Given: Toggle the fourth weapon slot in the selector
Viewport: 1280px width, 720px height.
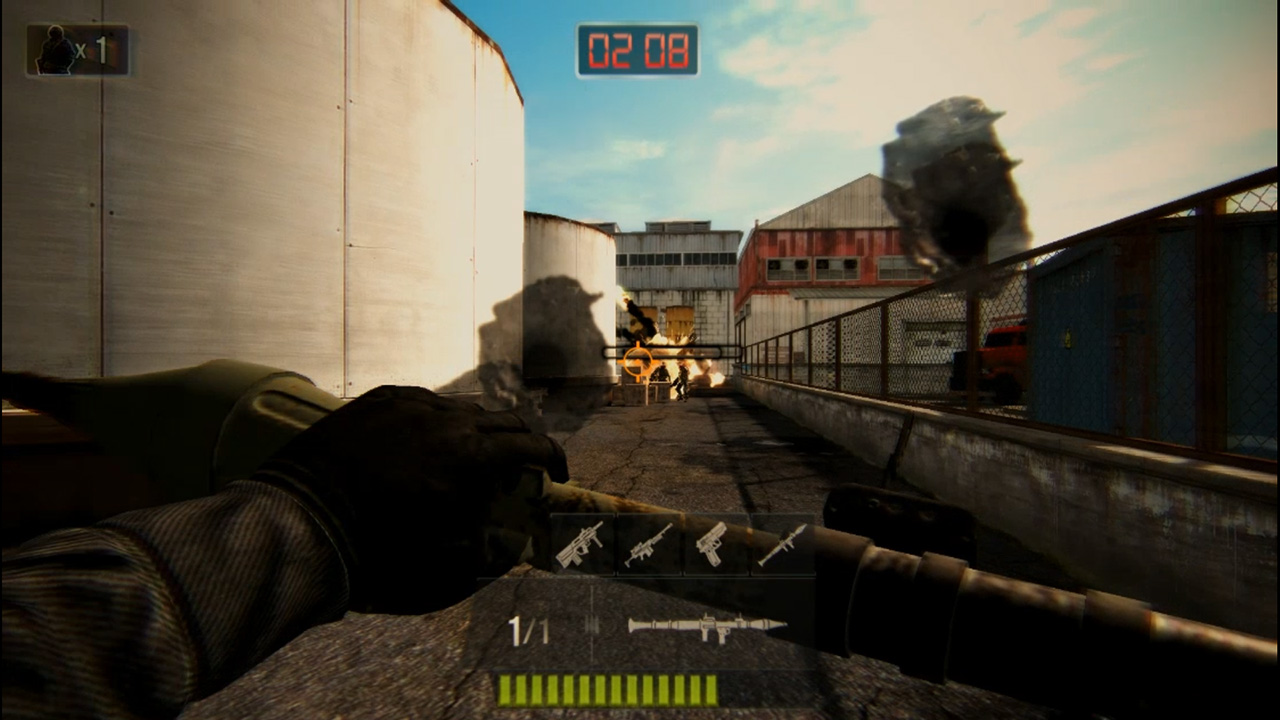Looking at the screenshot, I should [x=786, y=545].
